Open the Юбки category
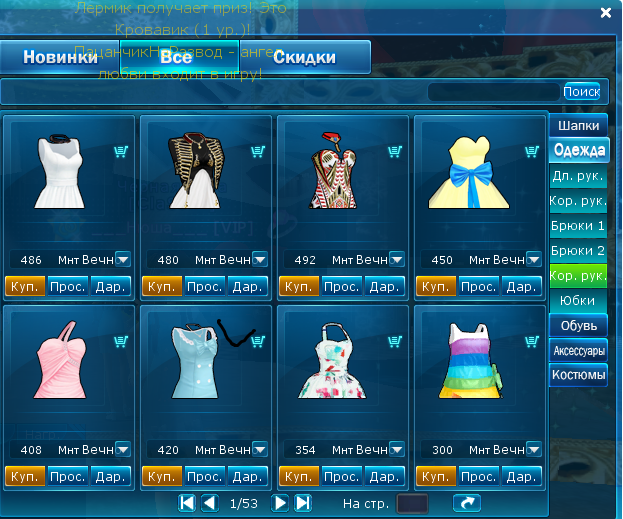This screenshot has height=519, width=623. pyautogui.click(x=579, y=300)
